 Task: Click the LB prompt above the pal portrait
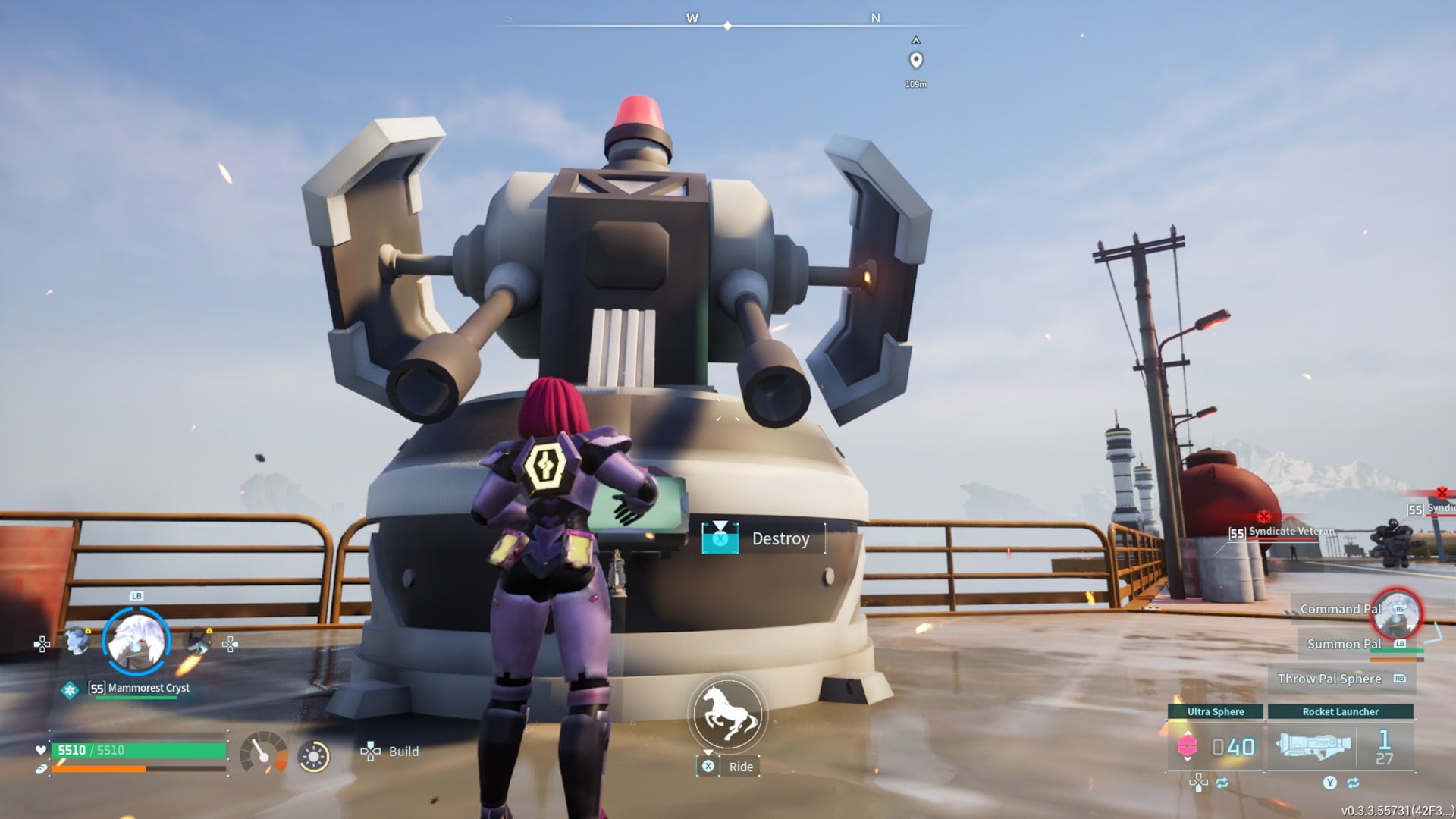pyautogui.click(x=136, y=597)
